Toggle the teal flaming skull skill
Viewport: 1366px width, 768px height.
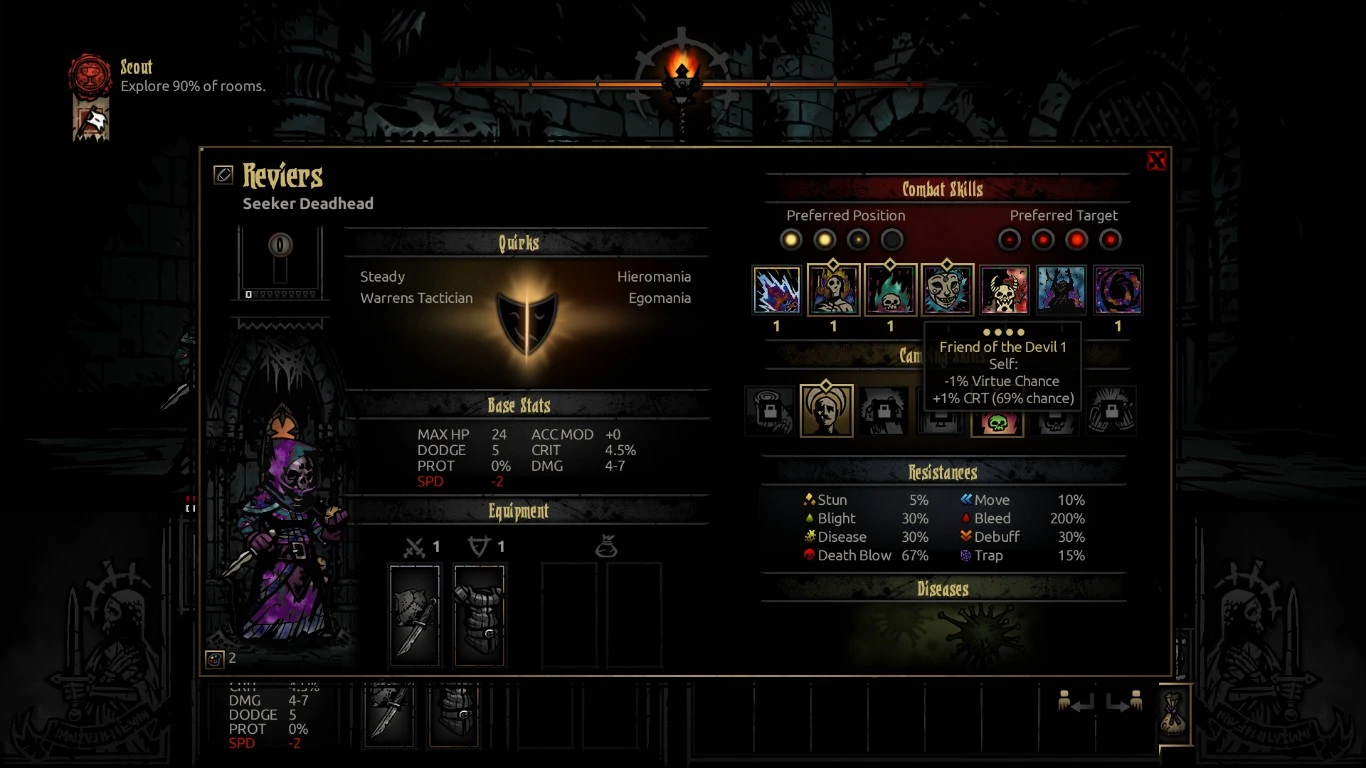click(x=890, y=290)
